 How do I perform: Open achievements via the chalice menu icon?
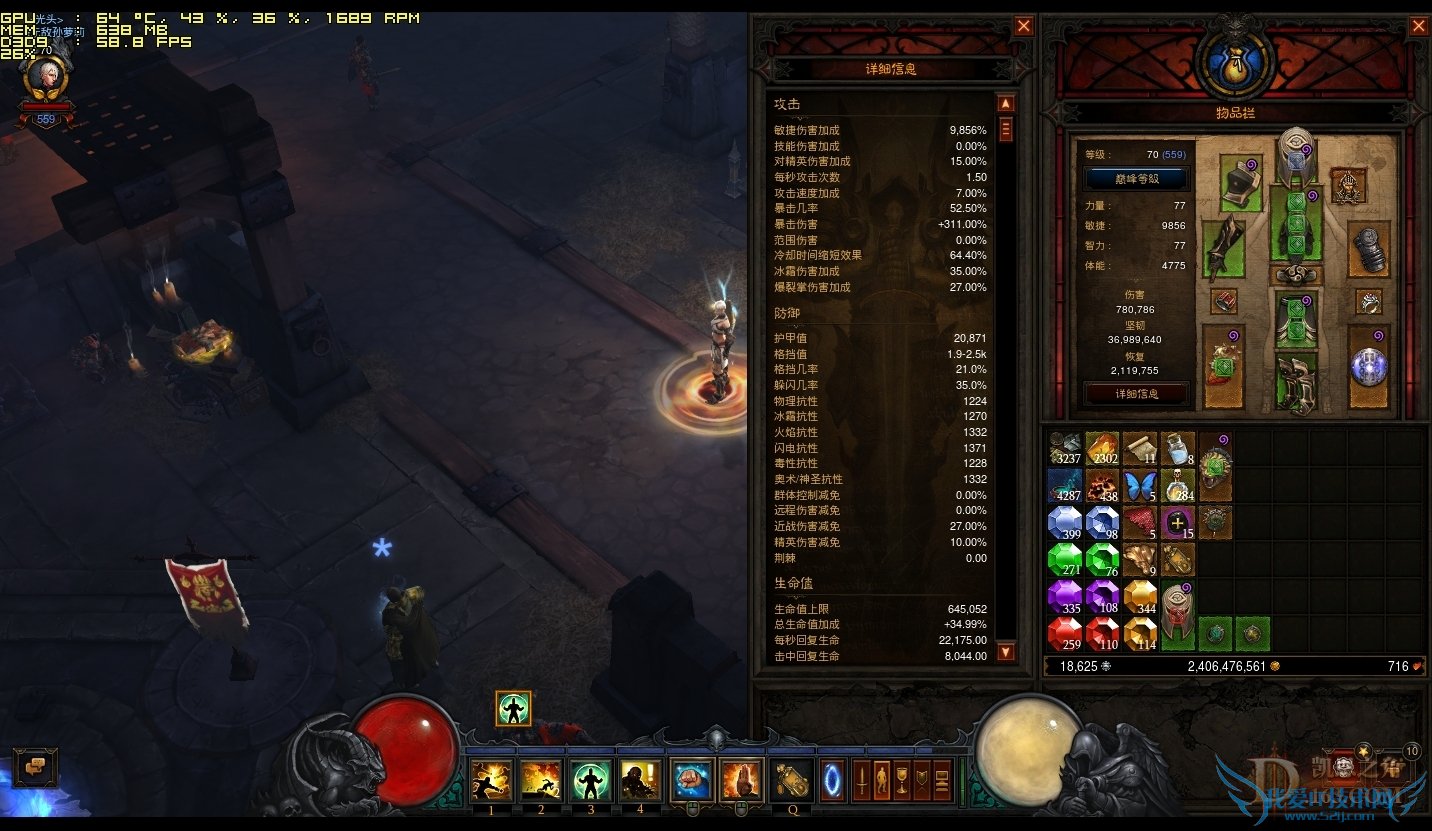[x=903, y=778]
